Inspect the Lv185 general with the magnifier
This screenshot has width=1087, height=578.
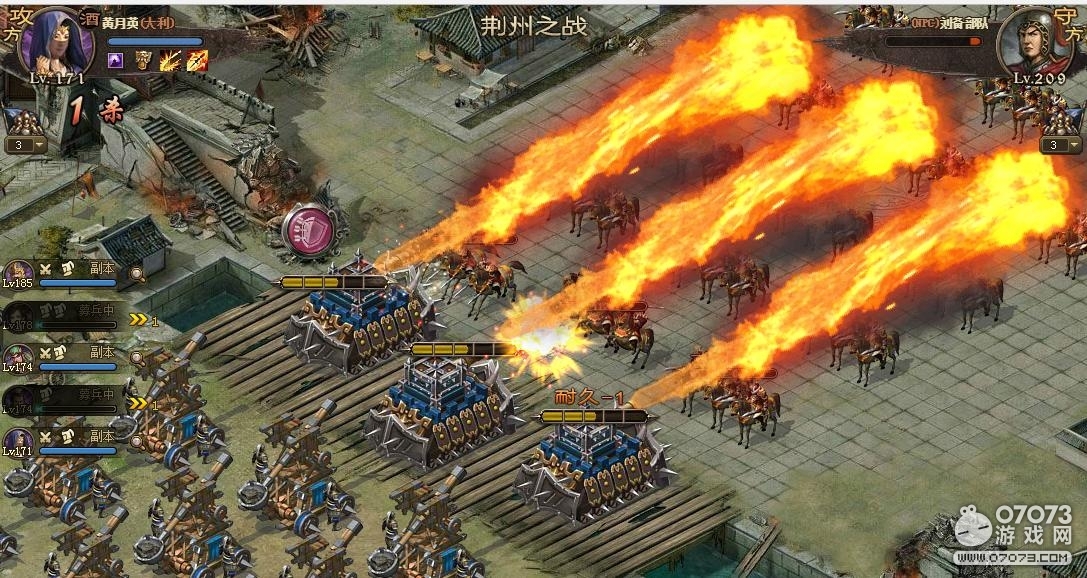pos(136,272)
